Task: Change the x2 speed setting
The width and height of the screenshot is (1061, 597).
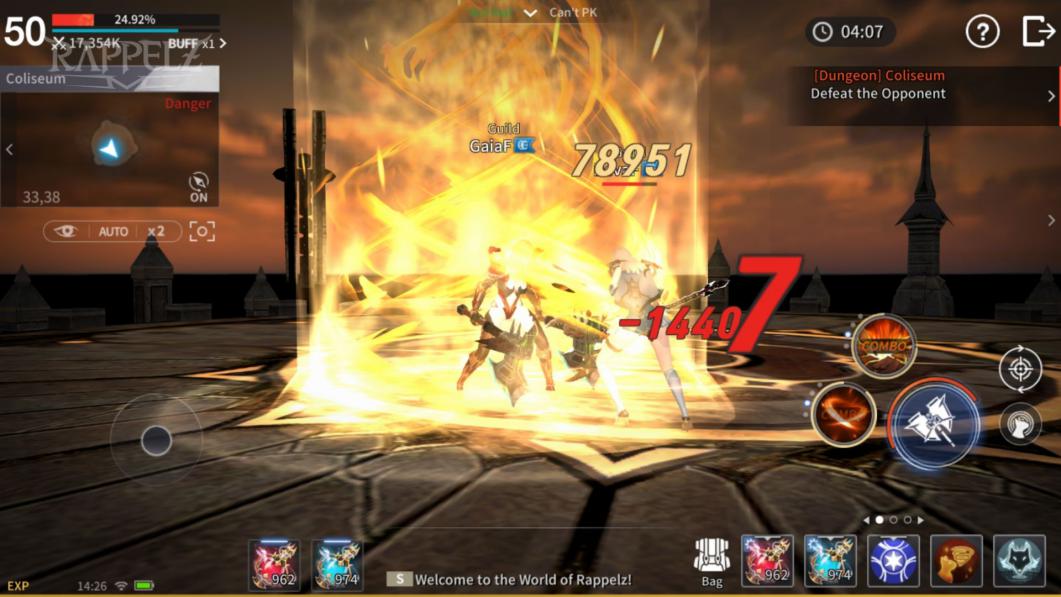Action: [x=156, y=231]
